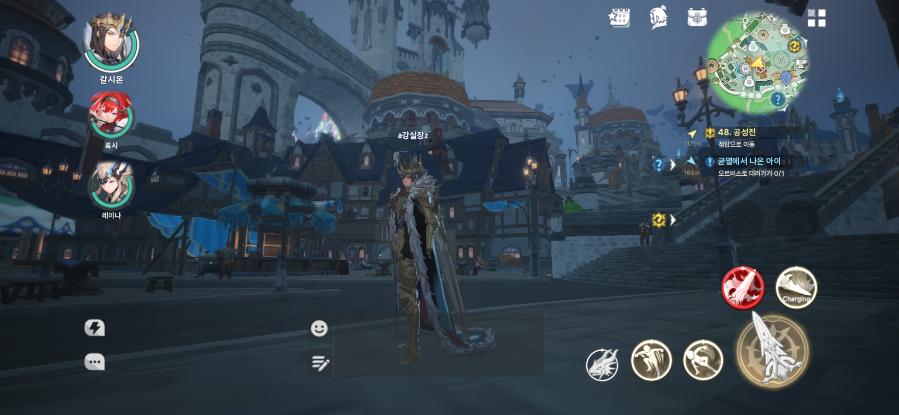899x415 pixels.
Task: Open the four-square main menu grid
Action: 817,18
